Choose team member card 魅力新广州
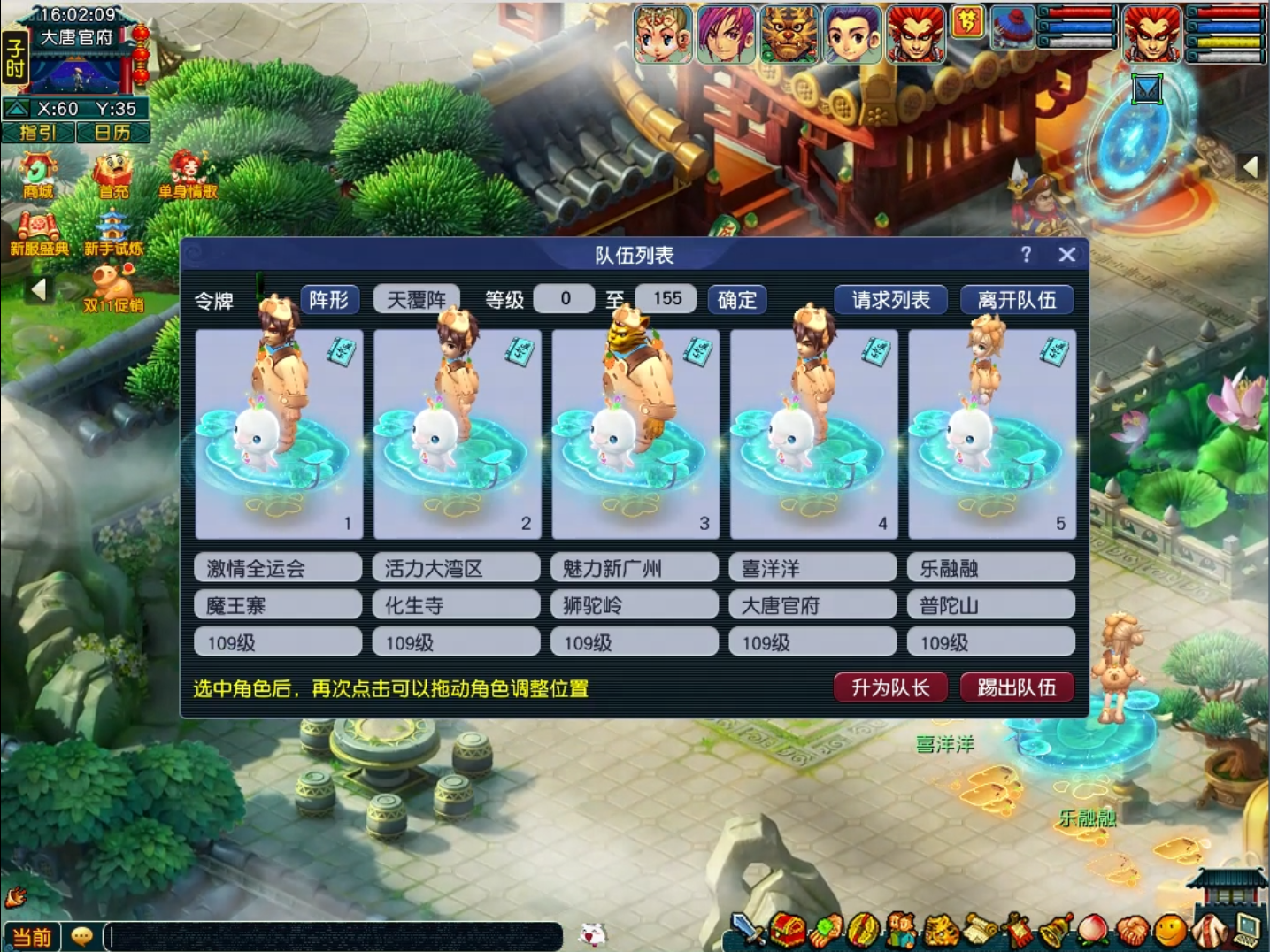1270x952 pixels. pos(635,434)
